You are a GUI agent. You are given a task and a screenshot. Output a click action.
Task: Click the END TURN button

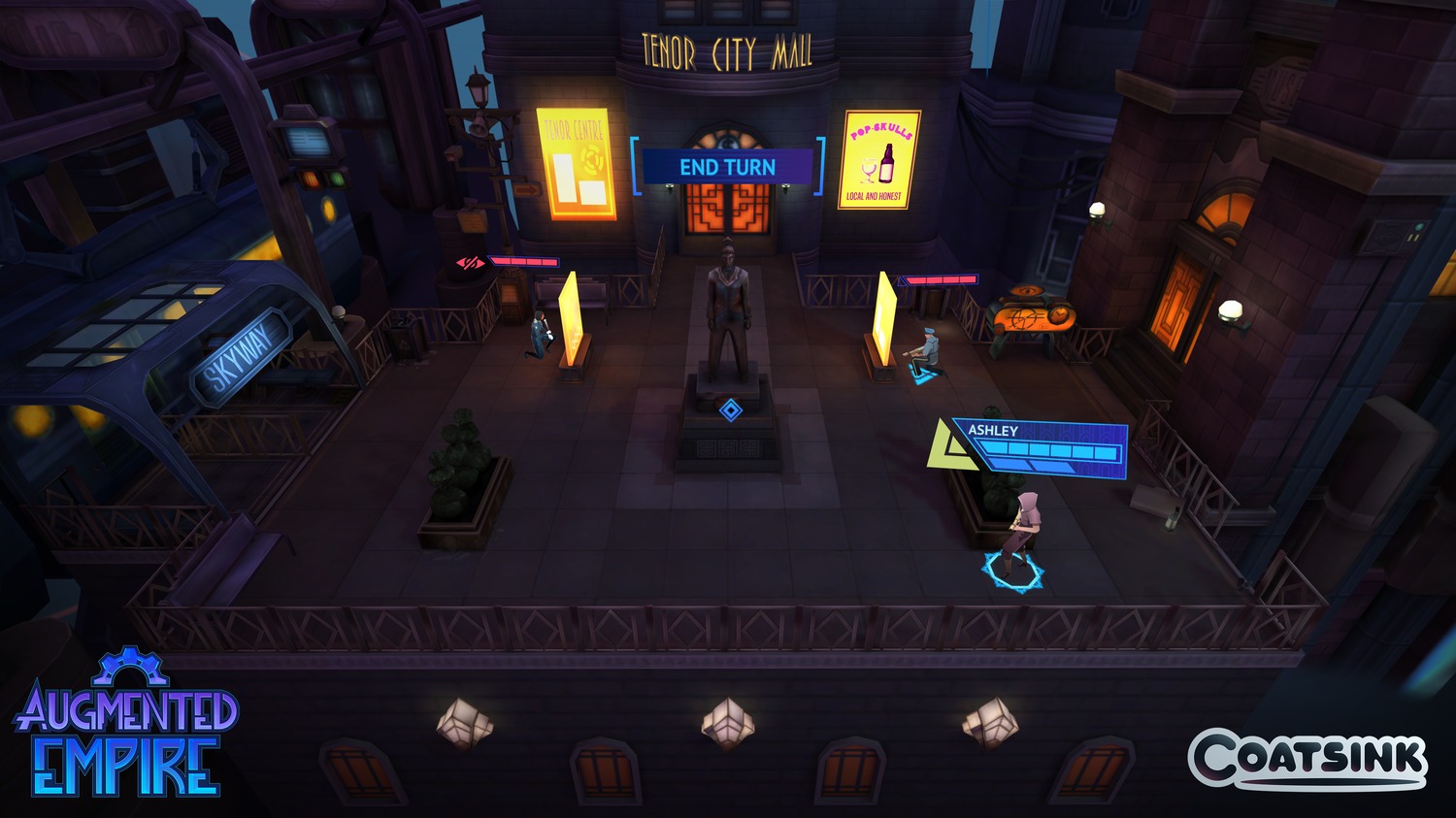(727, 167)
